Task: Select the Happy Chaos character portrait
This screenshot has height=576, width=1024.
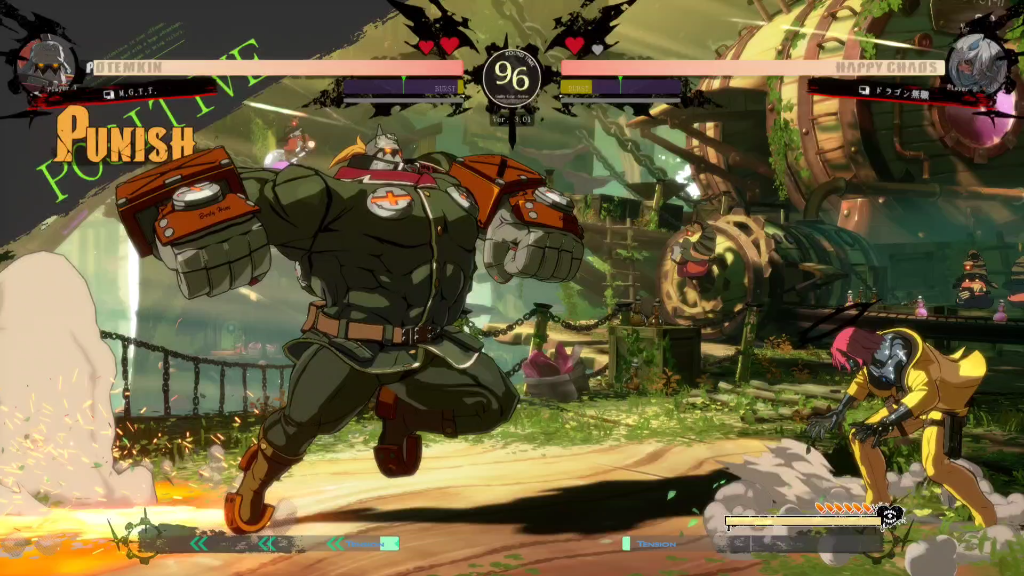Action: [x=975, y=64]
